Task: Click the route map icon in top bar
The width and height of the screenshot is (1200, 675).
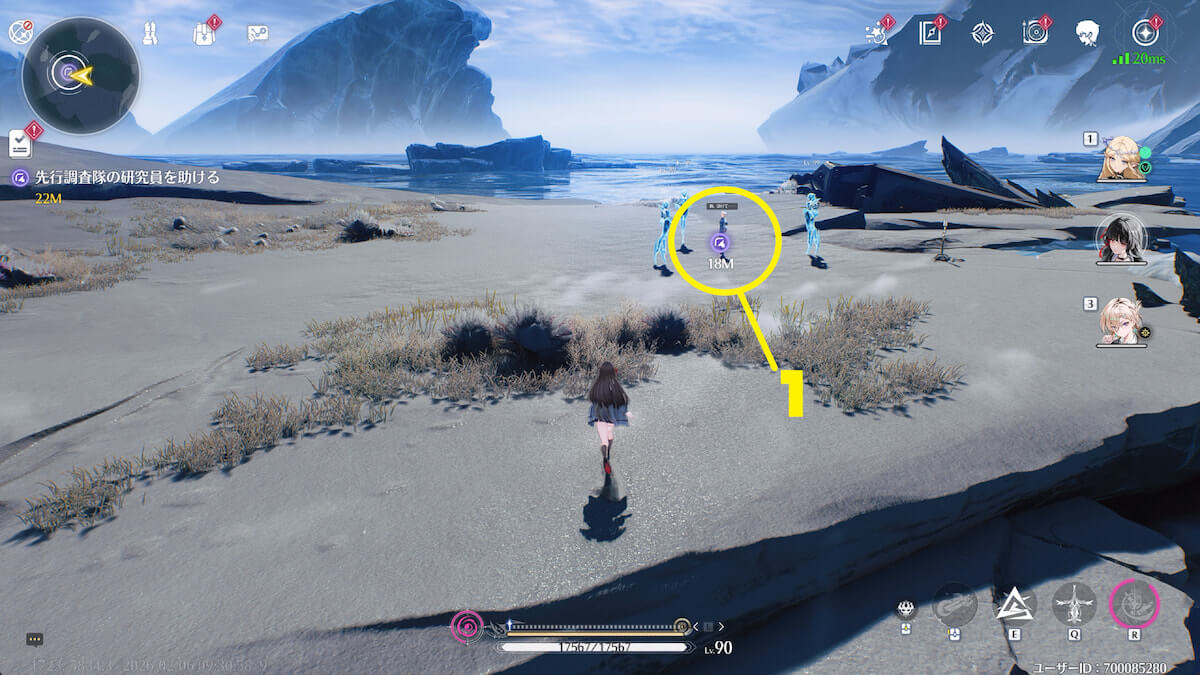Action: pyautogui.click(x=257, y=34)
